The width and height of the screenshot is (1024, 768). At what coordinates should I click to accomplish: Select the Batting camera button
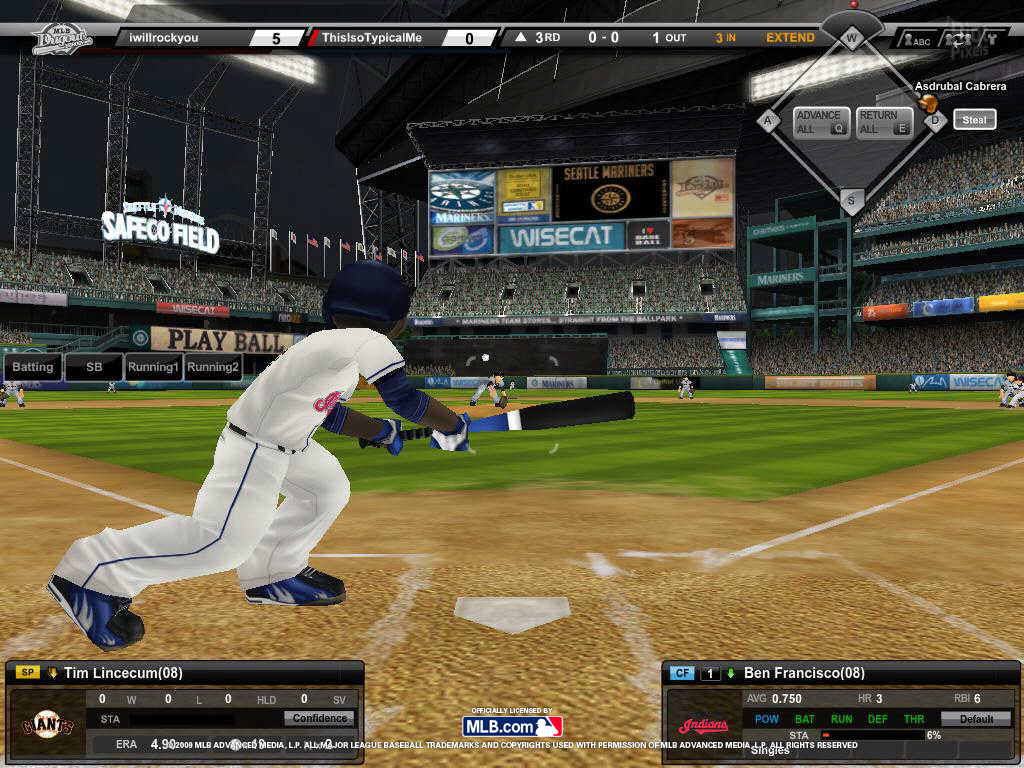pyautogui.click(x=33, y=367)
